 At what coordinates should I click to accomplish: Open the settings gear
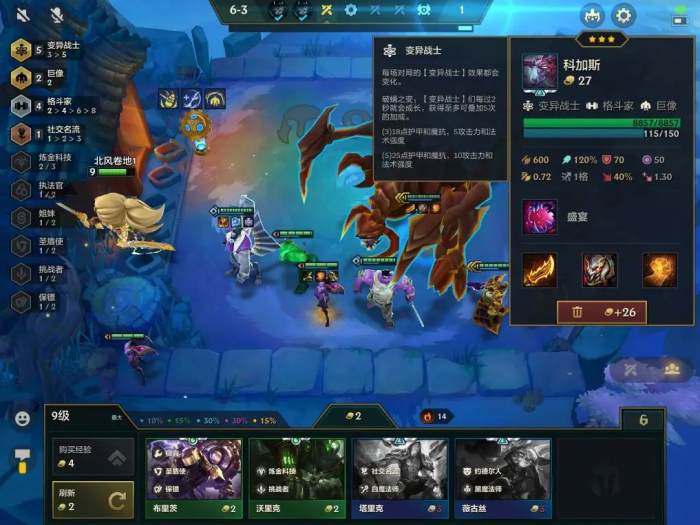(x=624, y=15)
